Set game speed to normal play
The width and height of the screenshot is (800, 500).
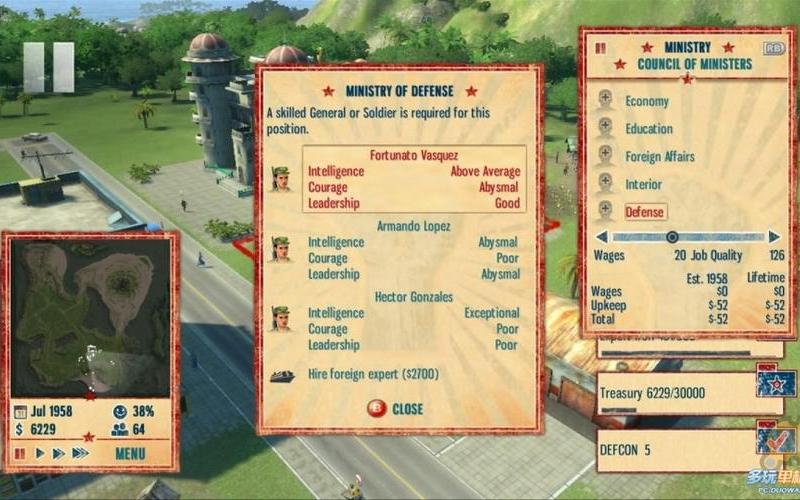40,453
